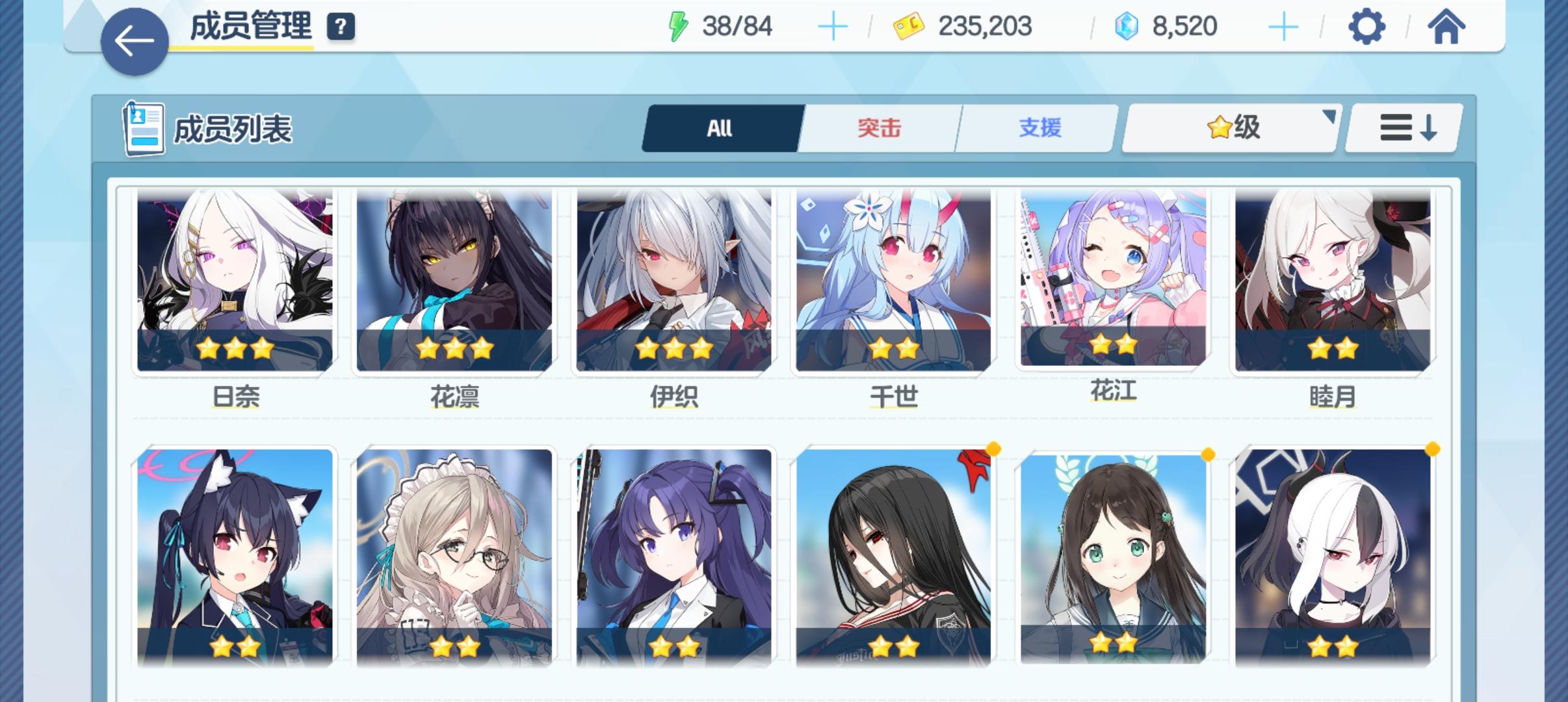Click the blue pyroxene gem icon
Viewport: 1568px width, 702px height.
[x=1129, y=26]
